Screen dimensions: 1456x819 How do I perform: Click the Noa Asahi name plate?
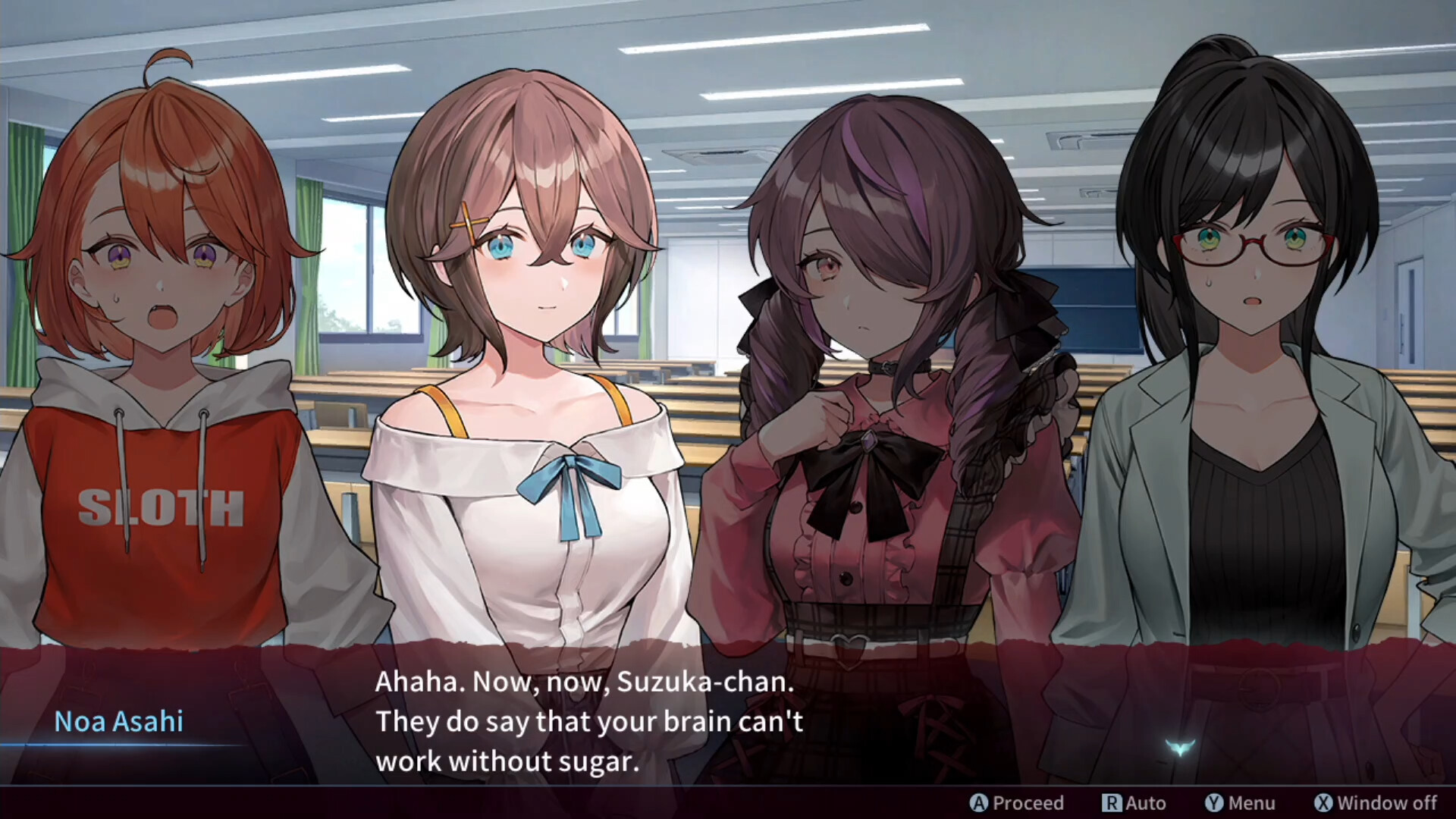(x=120, y=721)
